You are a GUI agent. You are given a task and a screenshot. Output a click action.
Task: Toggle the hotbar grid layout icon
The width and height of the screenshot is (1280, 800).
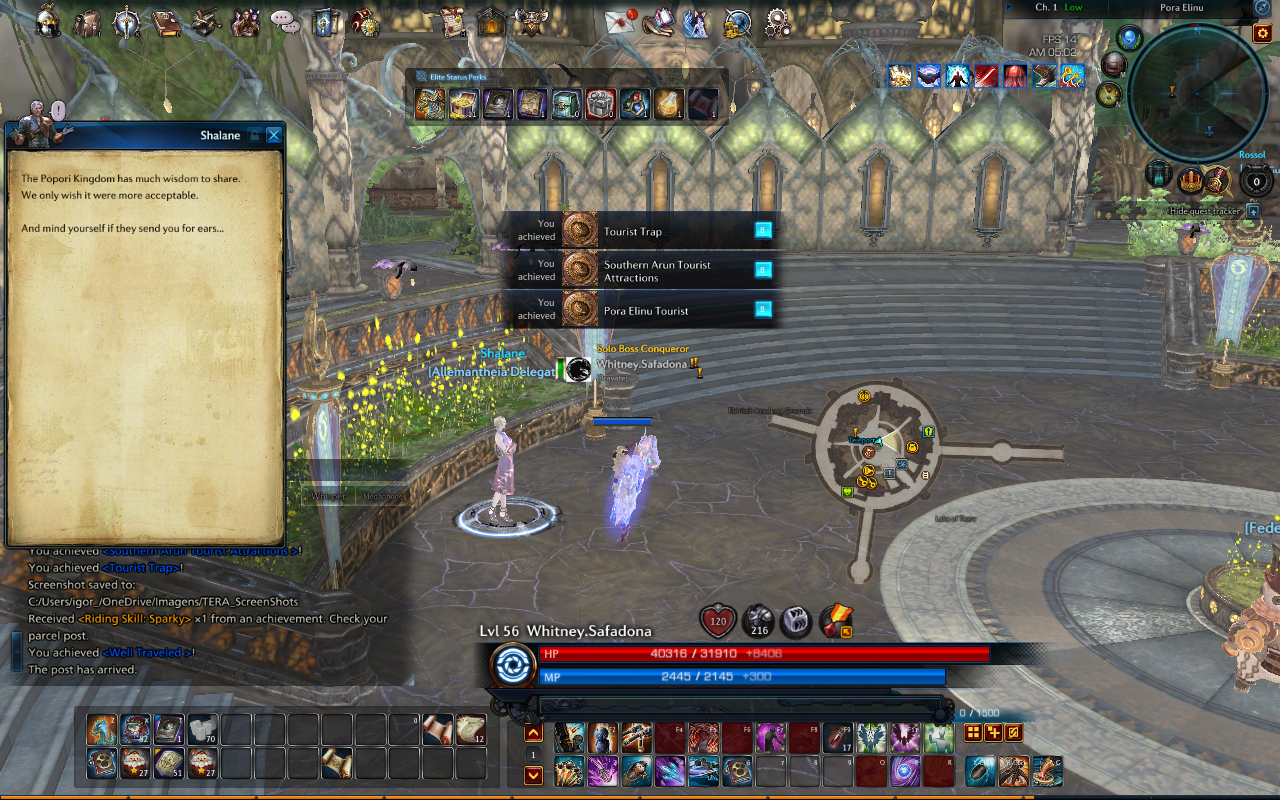[973, 733]
